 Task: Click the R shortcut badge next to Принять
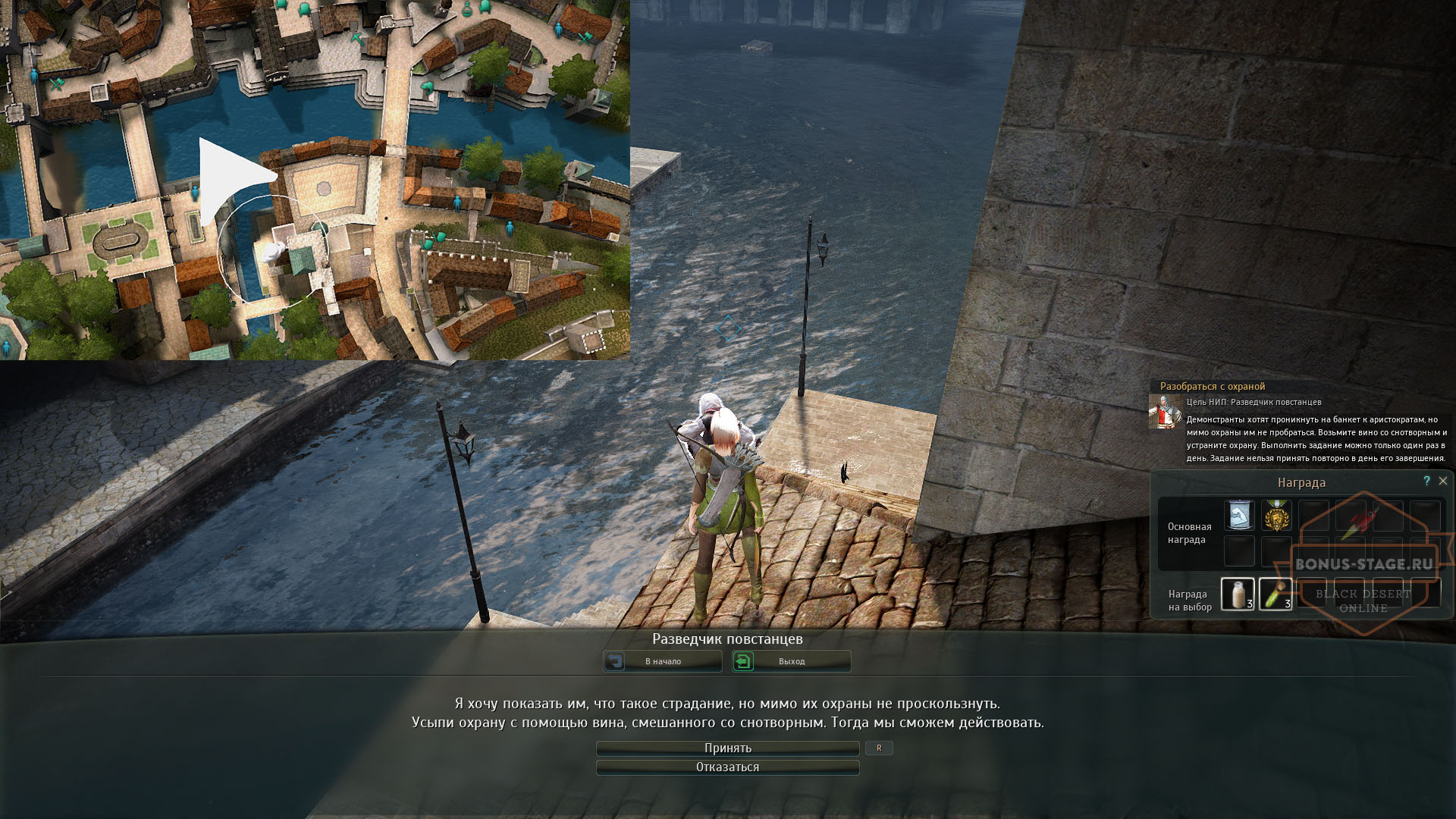(x=880, y=748)
